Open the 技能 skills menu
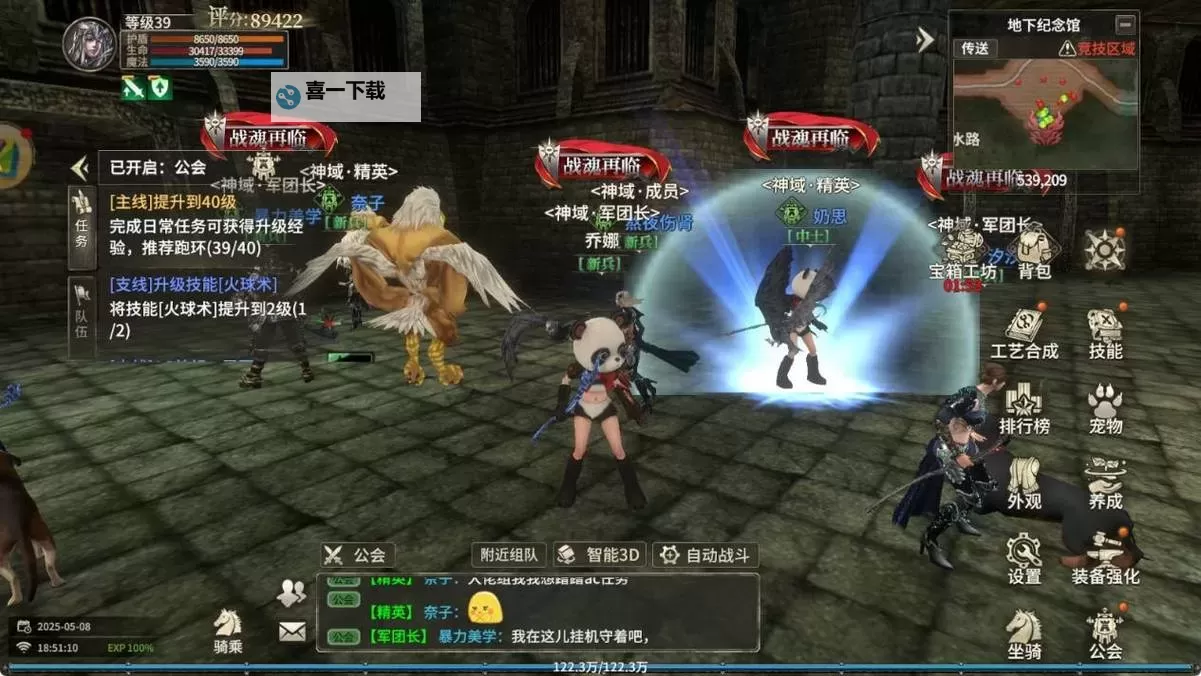1201x676 pixels. pos(1105,333)
